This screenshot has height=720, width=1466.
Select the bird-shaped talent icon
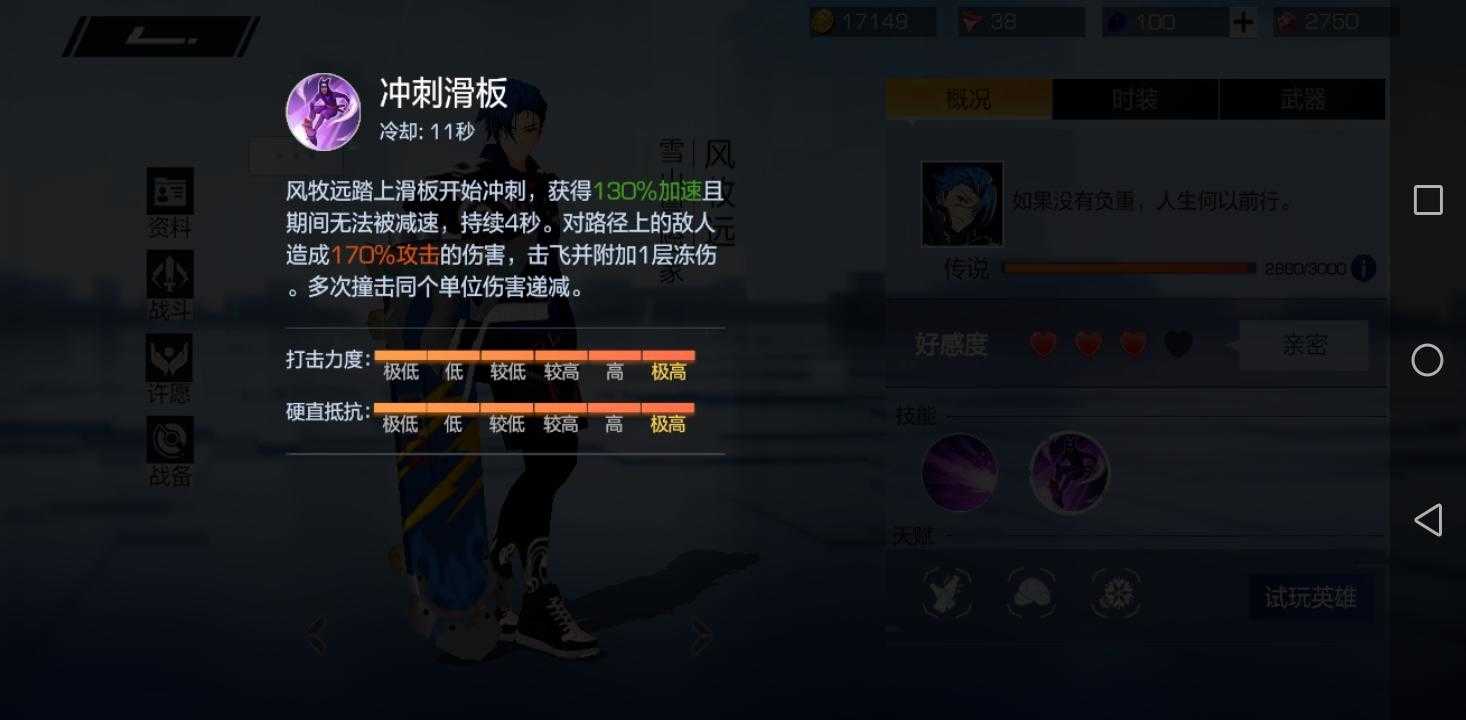tap(945, 593)
